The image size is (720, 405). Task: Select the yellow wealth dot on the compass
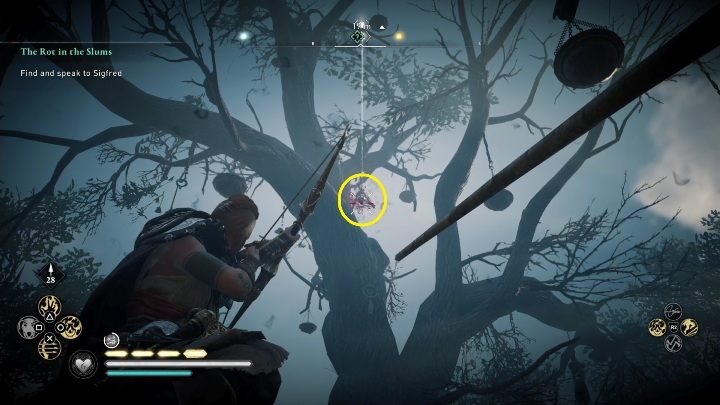coord(398,37)
